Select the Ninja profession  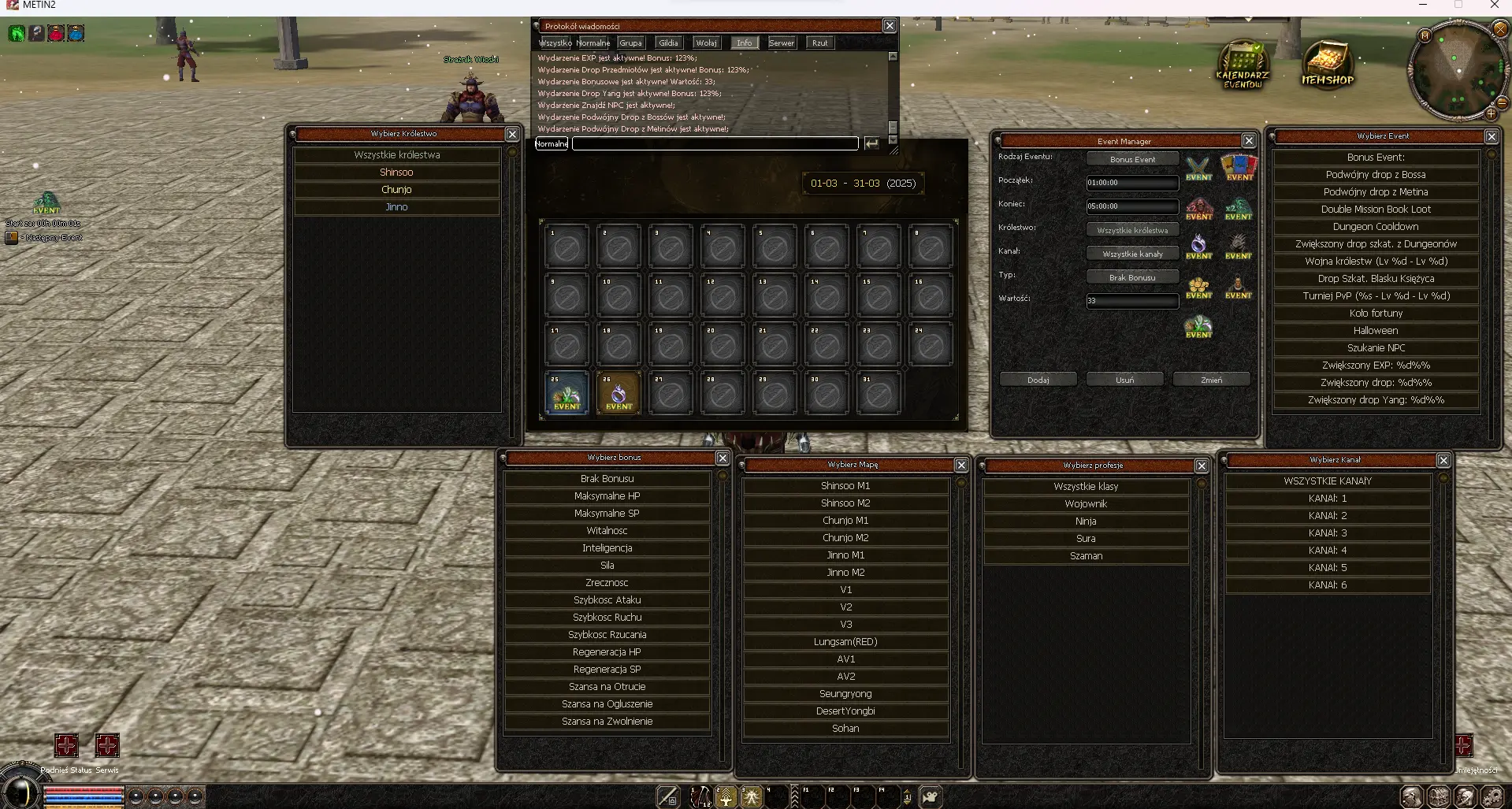click(x=1086, y=521)
